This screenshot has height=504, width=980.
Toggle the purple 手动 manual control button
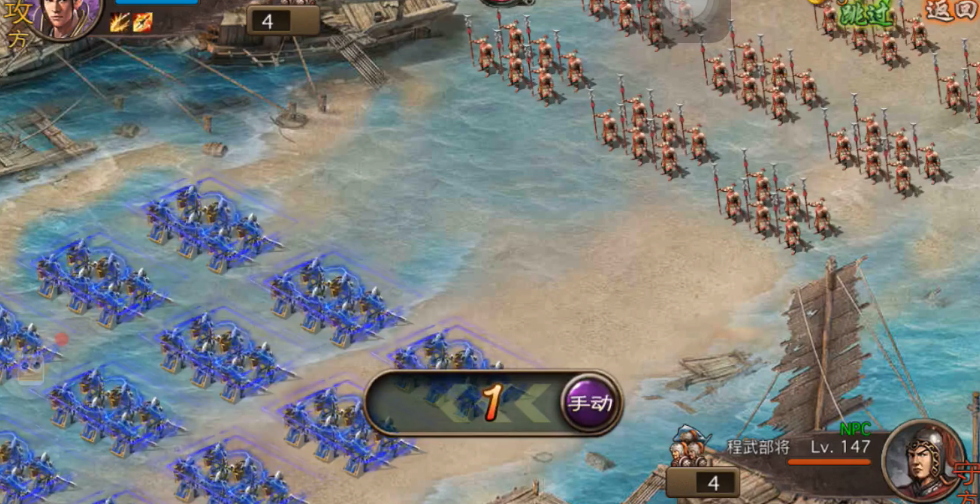590,404
